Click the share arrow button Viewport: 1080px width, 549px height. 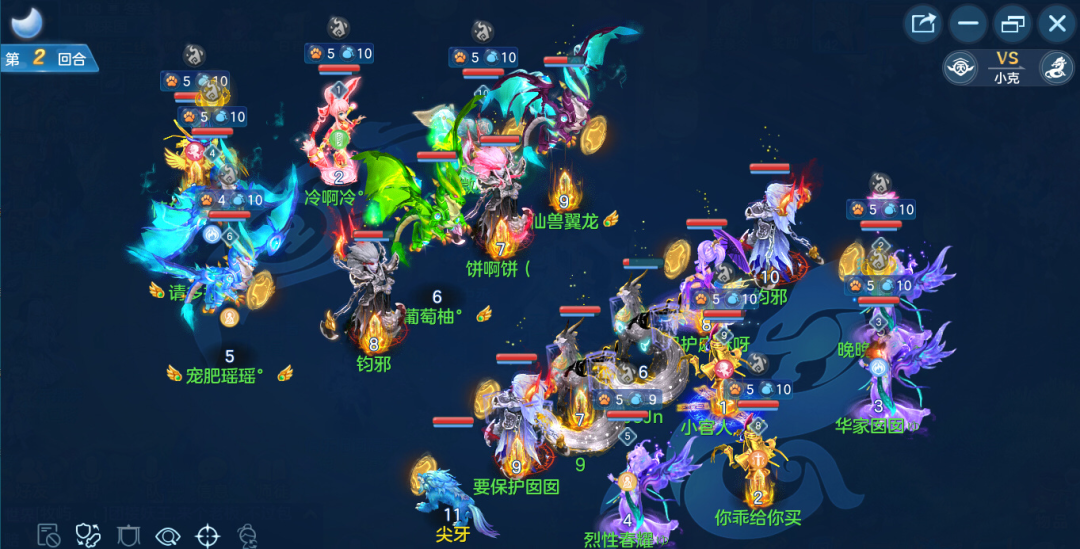(x=923, y=23)
